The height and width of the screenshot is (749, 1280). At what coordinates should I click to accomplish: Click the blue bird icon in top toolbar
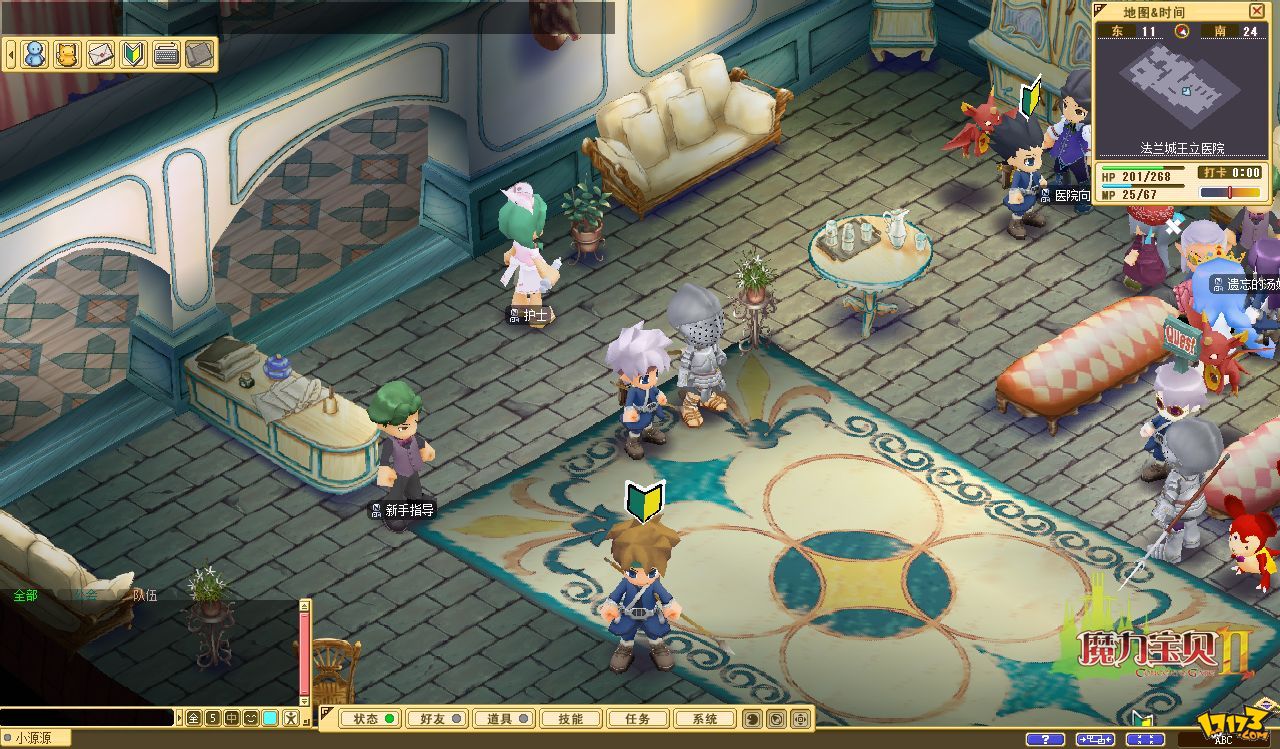click(x=35, y=53)
